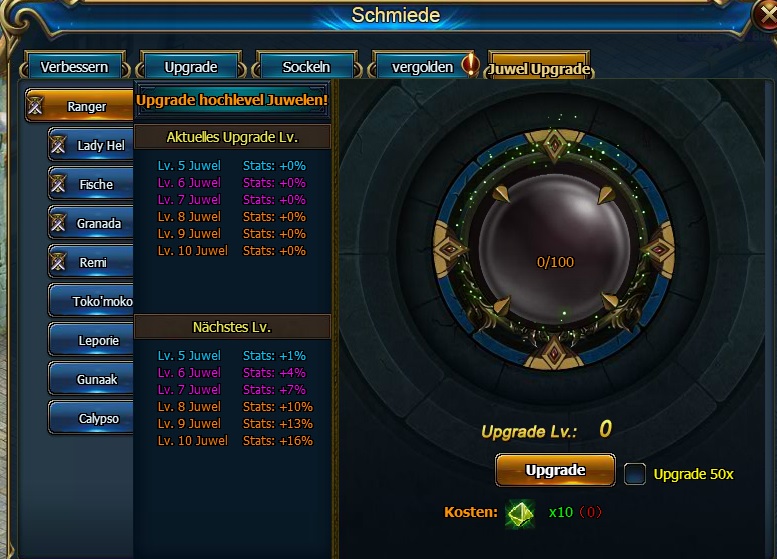The height and width of the screenshot is (559, 777).
Task: Toggle the Upgrade 50x checkbox
Action: point(635,474)
